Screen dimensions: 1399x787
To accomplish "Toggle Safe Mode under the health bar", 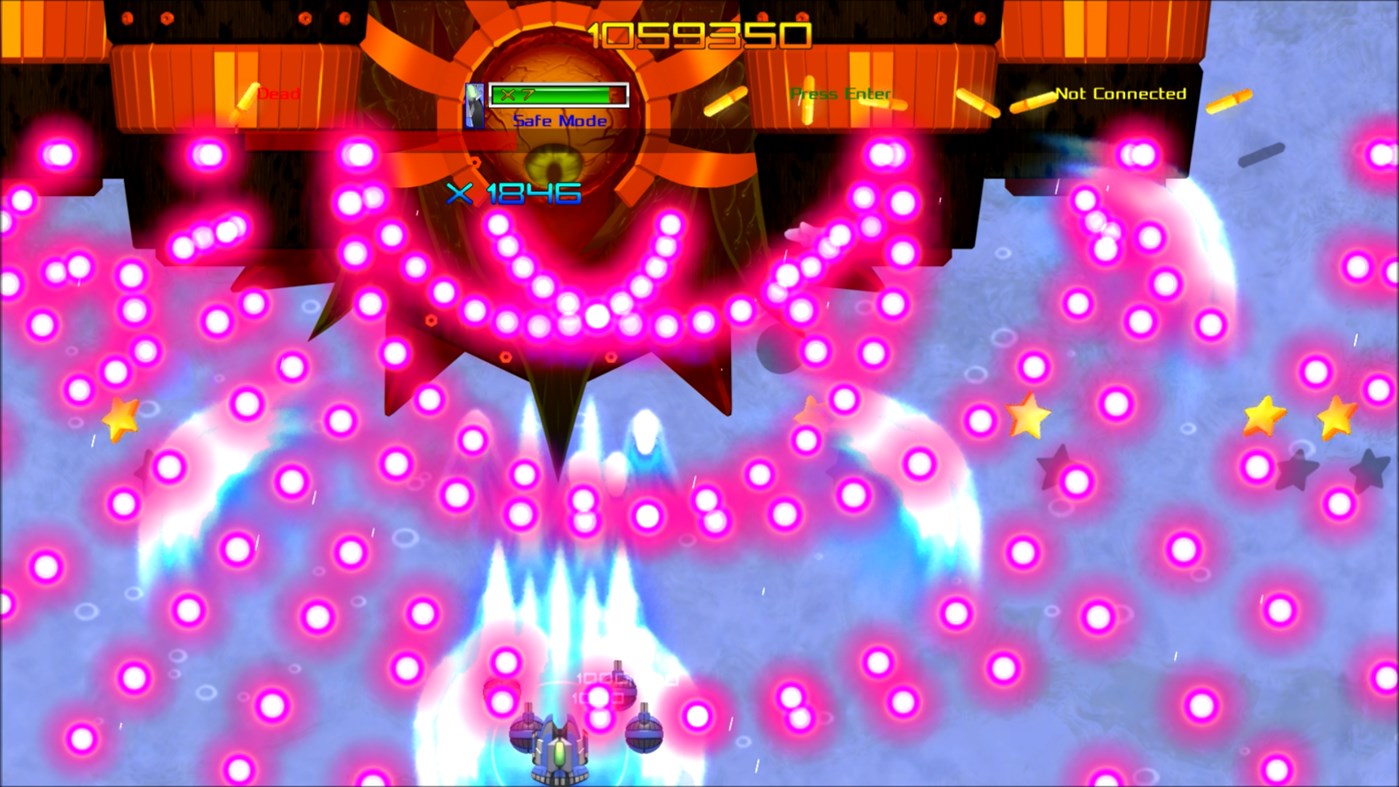I will pos(557,120).
